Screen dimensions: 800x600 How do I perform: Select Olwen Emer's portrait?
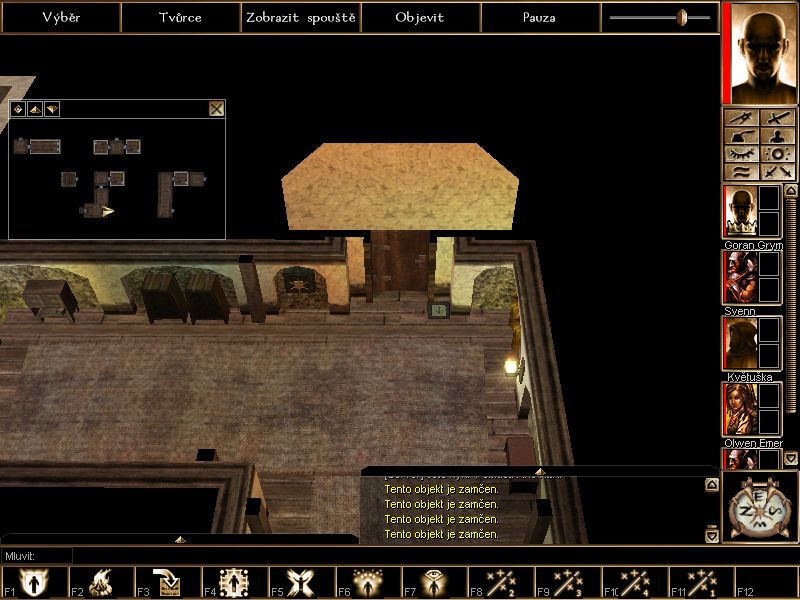pyautogui.click(x=739, y=409)
